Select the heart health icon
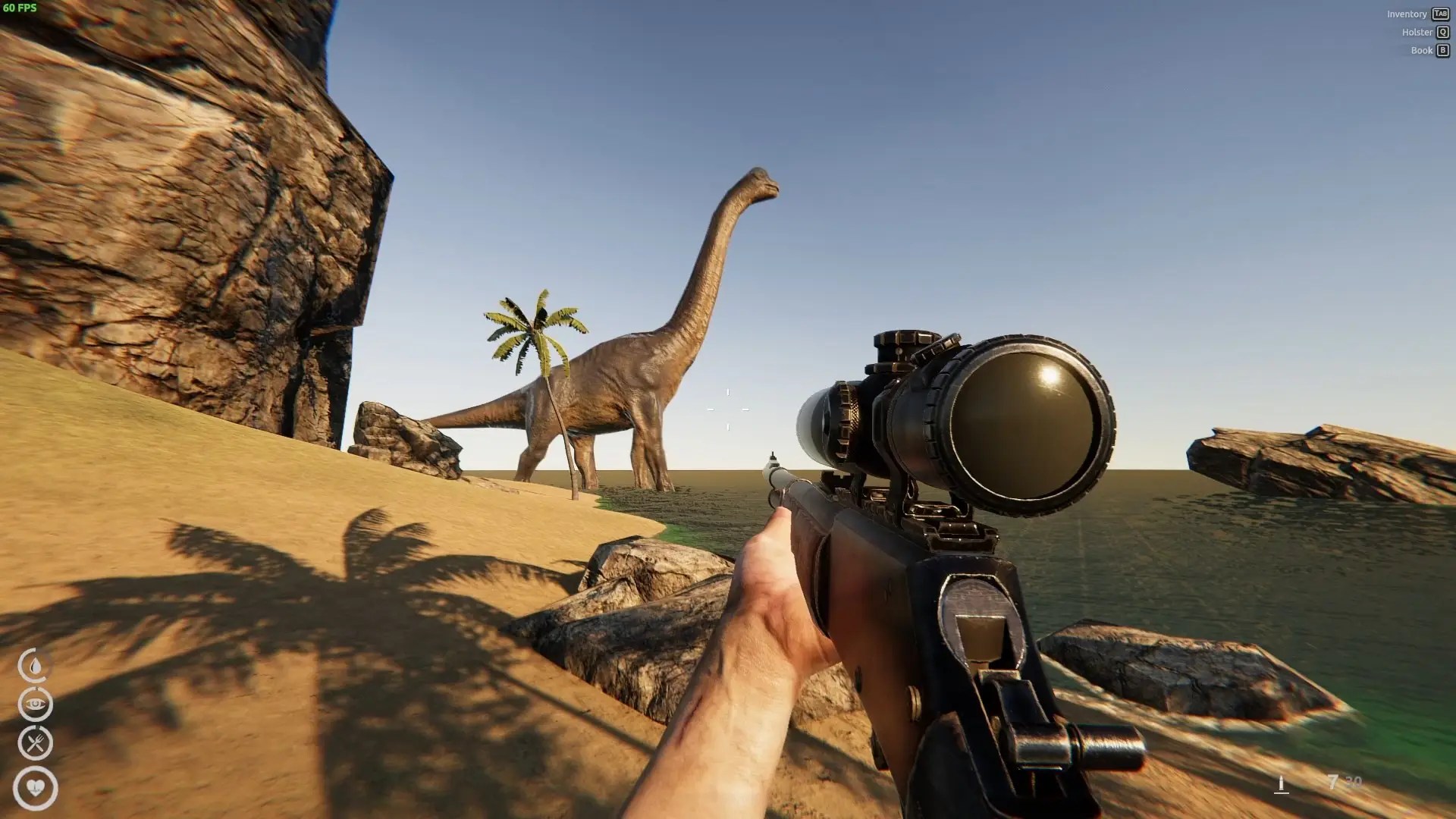Screen dimensions: 1456x819 click(36, 788)
